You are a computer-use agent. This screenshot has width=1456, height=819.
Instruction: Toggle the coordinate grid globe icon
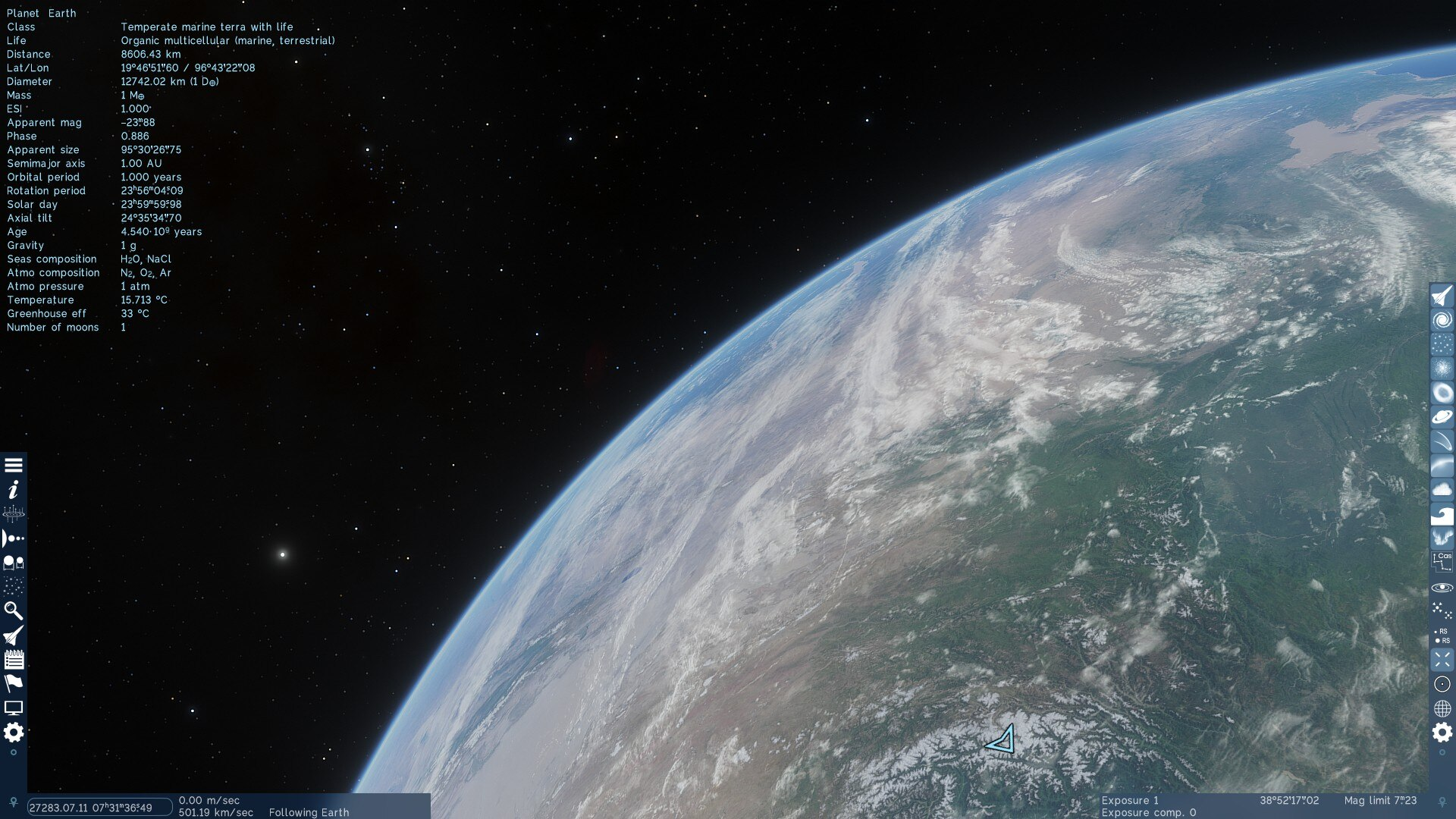(x=1442, y=708)
